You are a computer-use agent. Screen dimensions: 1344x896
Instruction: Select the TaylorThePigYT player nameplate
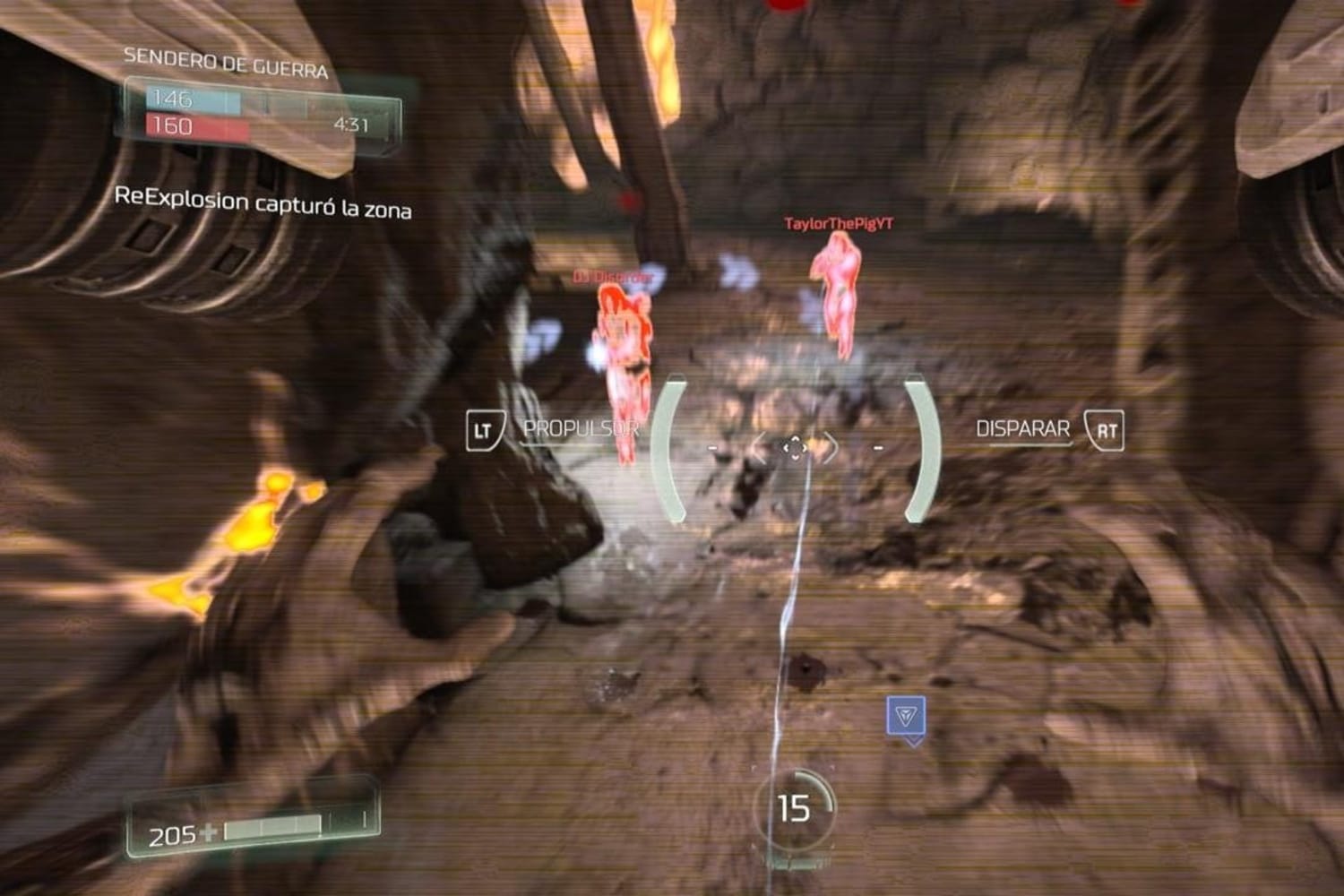click(x=840, y=225)
